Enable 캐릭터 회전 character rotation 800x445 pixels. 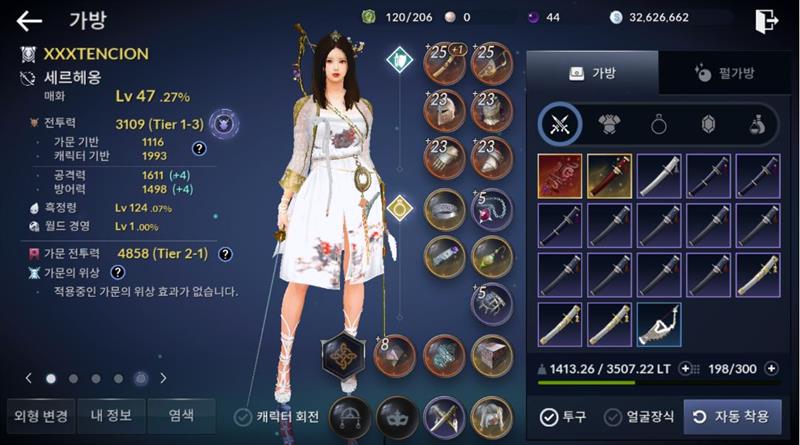(243, 417)
